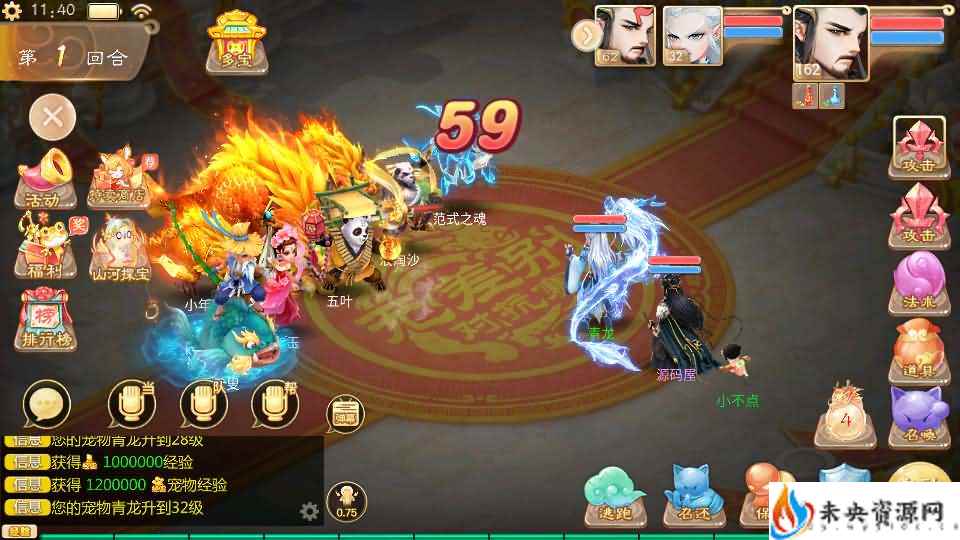Screen dimensions: 960x540
Task: Open chat settings gear
Action: 310,512
